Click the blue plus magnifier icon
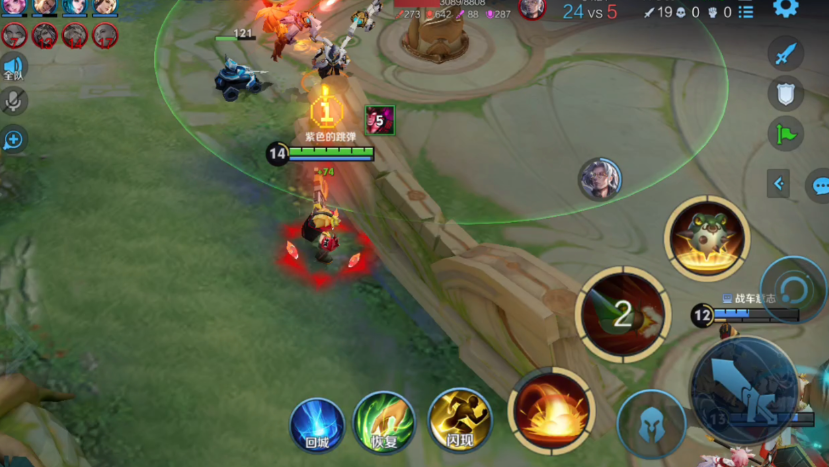This screenshot has width=829, height=467. point(13,139)
